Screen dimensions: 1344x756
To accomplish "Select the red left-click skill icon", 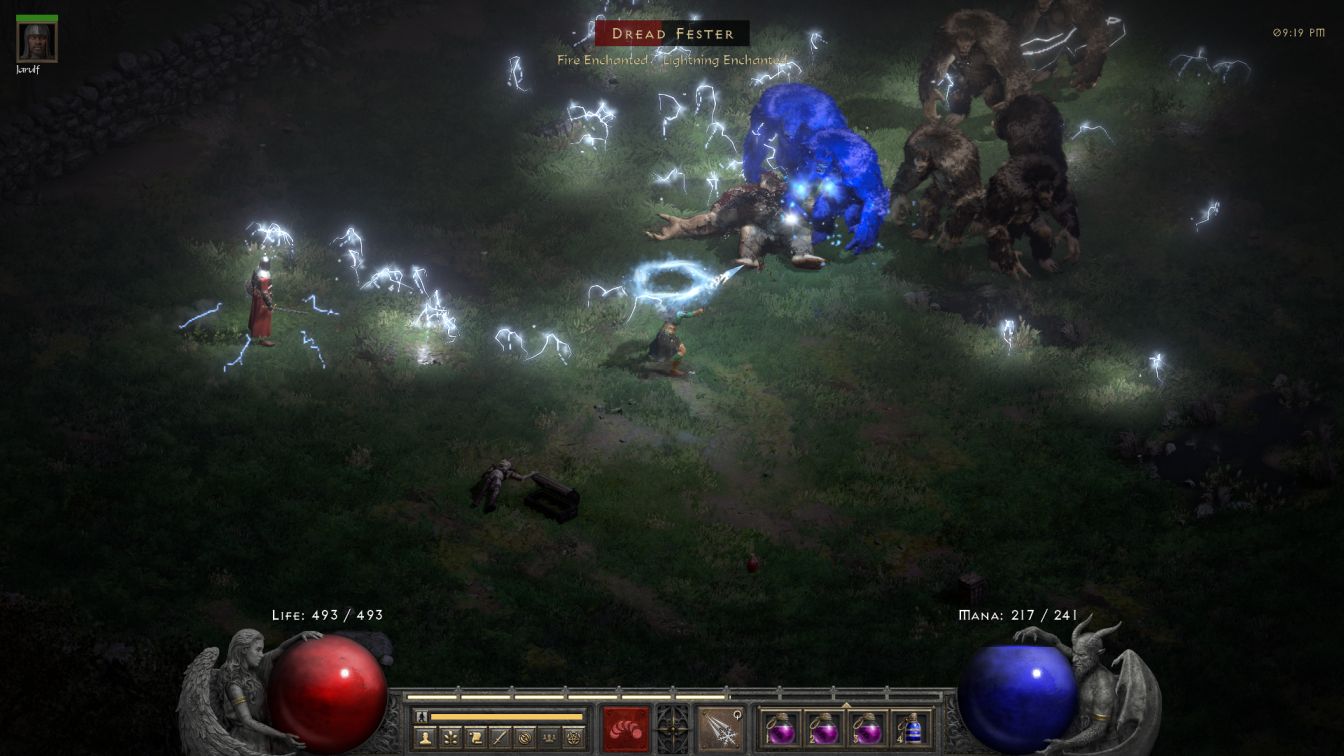I will tap(626, 728).
